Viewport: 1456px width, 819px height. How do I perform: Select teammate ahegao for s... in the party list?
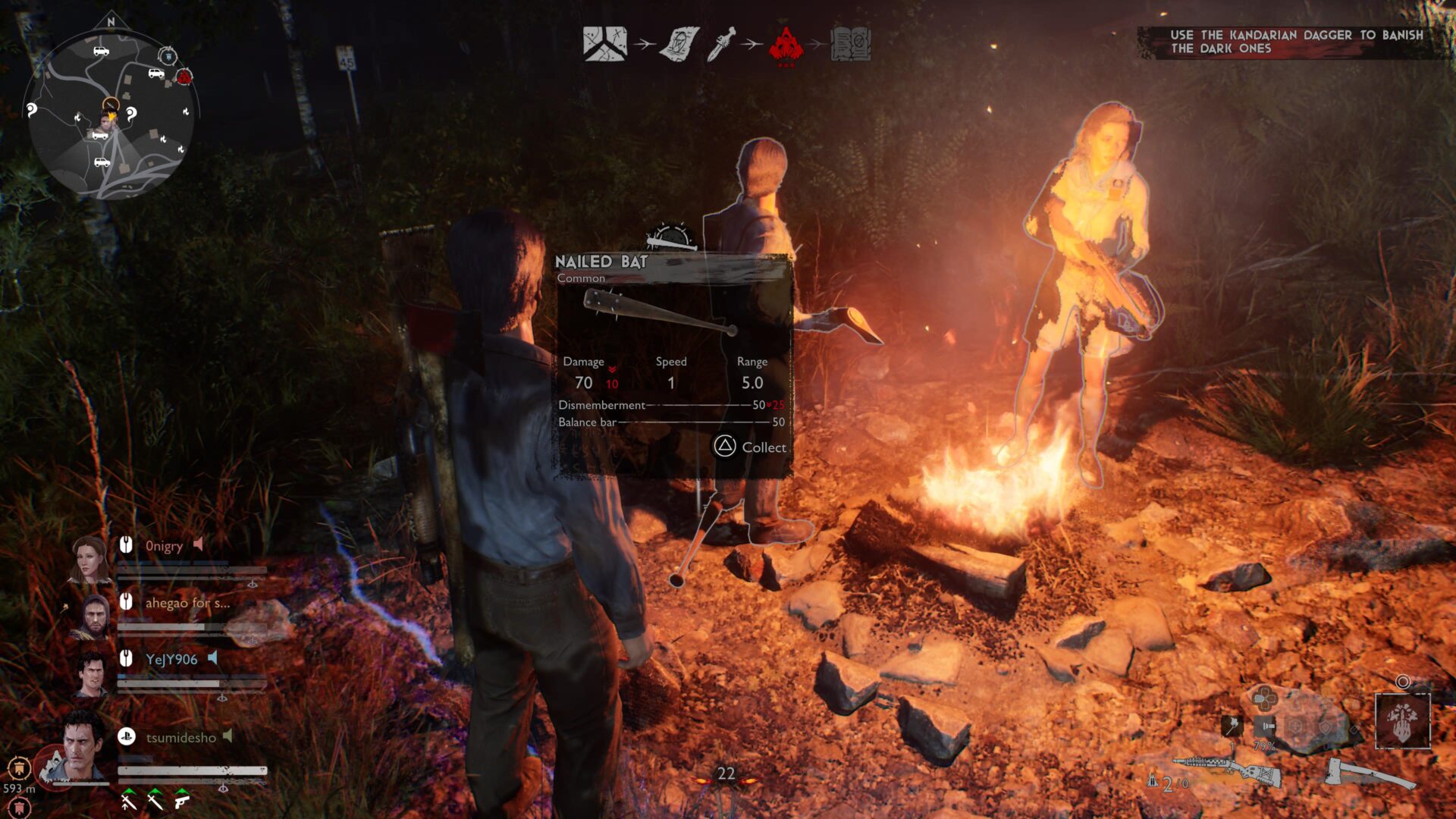click(x=187, y=603)
